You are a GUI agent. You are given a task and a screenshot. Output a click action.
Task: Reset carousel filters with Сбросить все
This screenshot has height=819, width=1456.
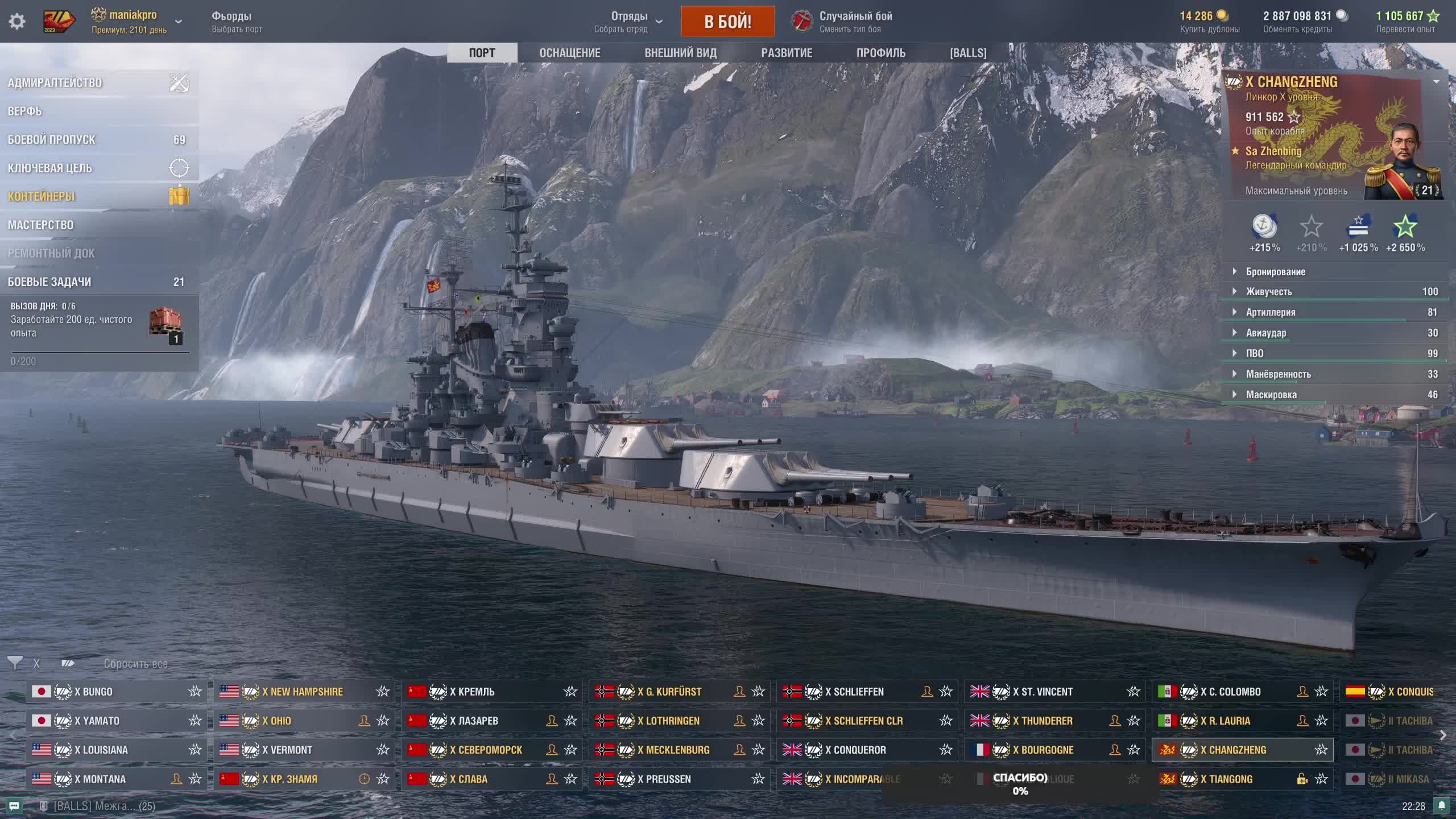coord(135,664)
